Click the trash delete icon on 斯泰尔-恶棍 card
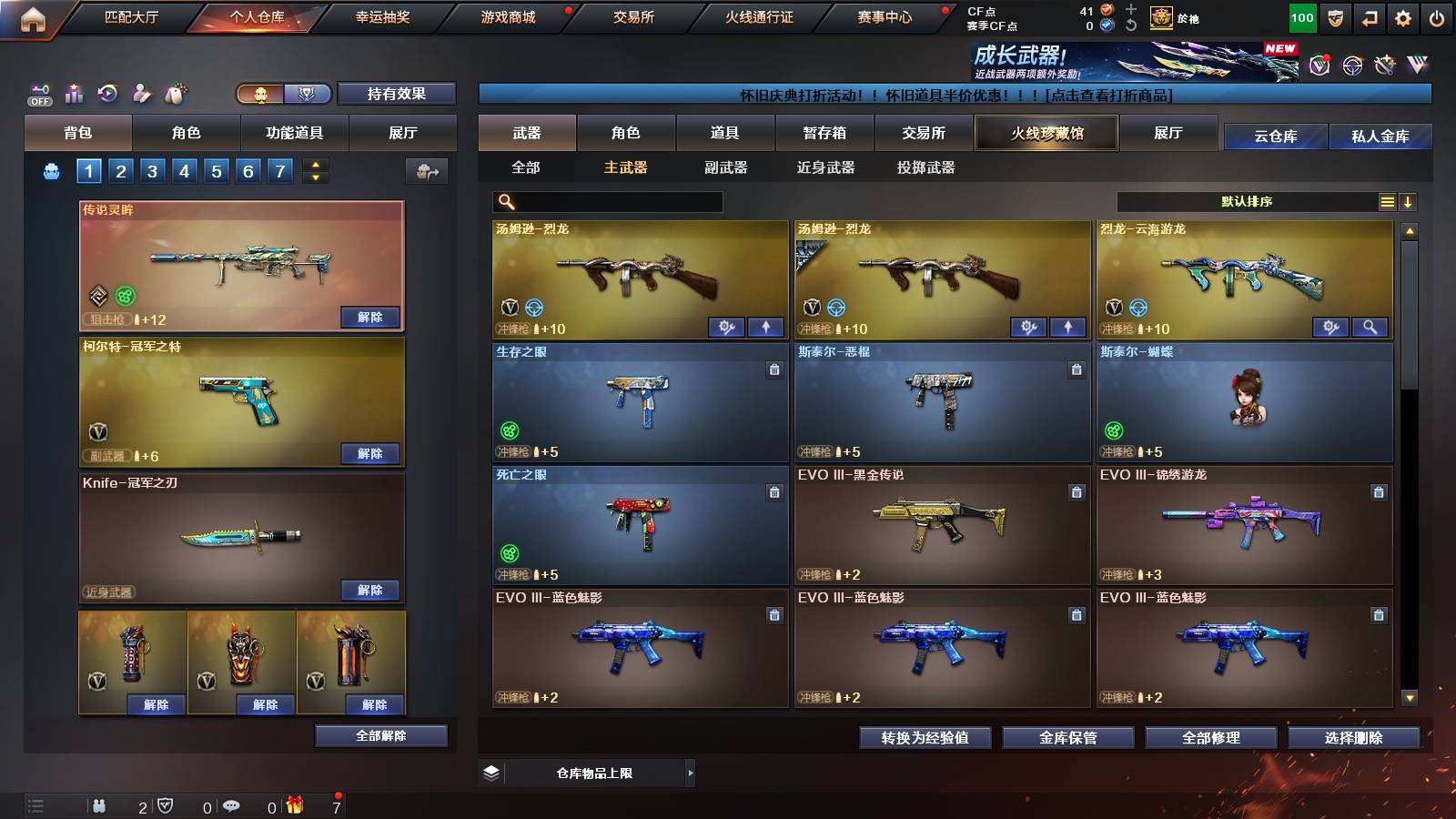The image size is (1456, 819). pos(1076,370)
